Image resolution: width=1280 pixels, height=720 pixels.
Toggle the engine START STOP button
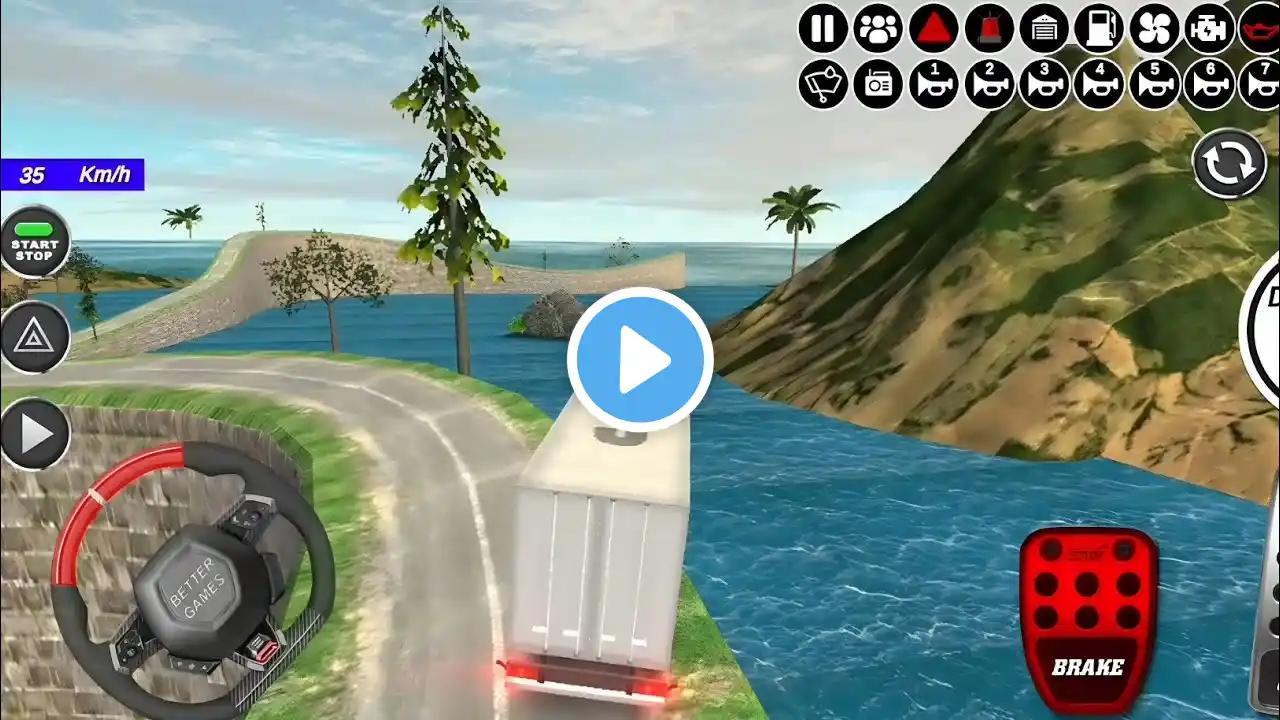coord(35,242)
